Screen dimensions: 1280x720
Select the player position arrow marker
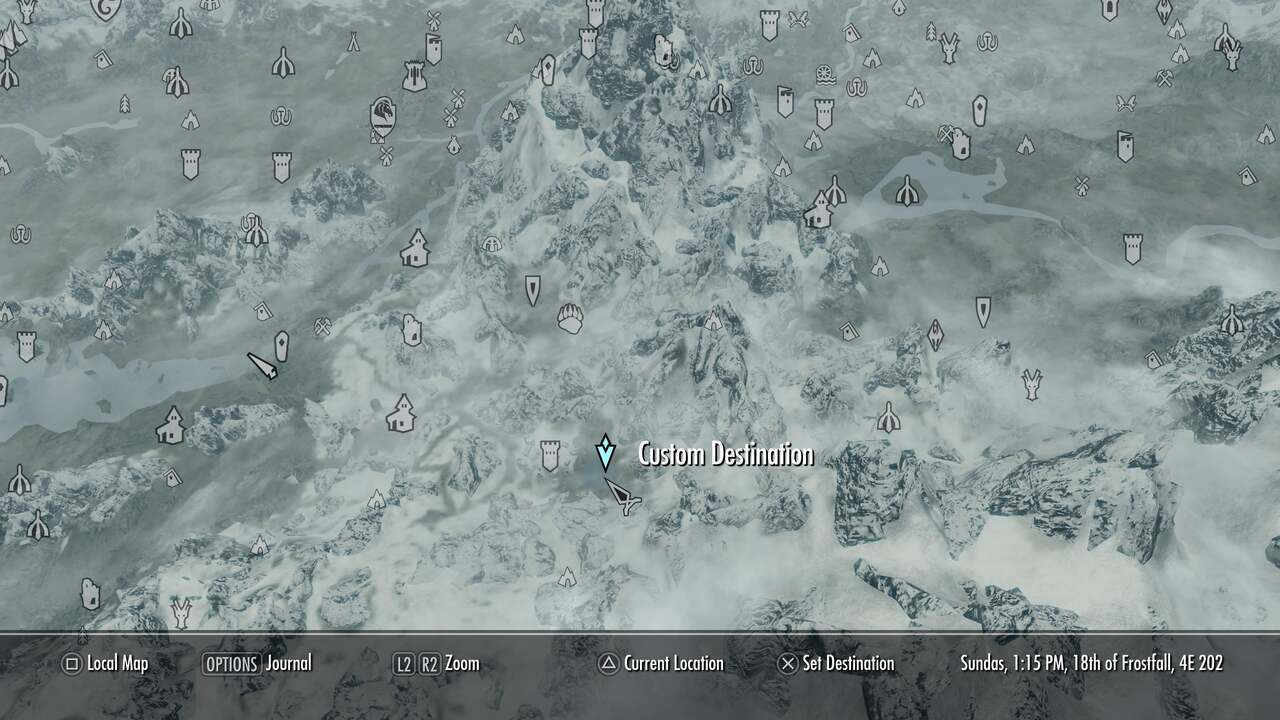pyautogui.click(x=622, y=494)
